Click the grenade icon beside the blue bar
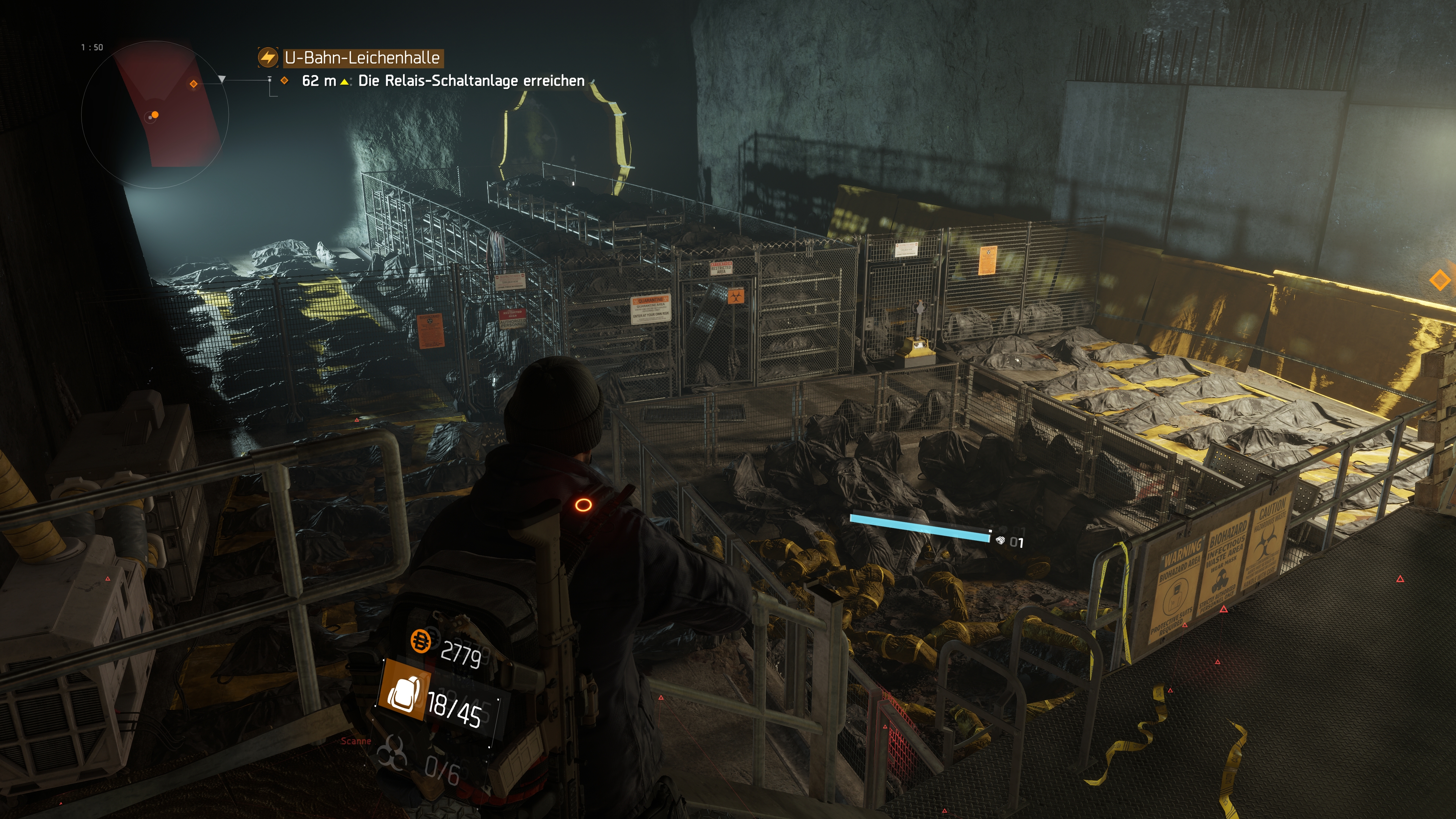 [1001, 540]
